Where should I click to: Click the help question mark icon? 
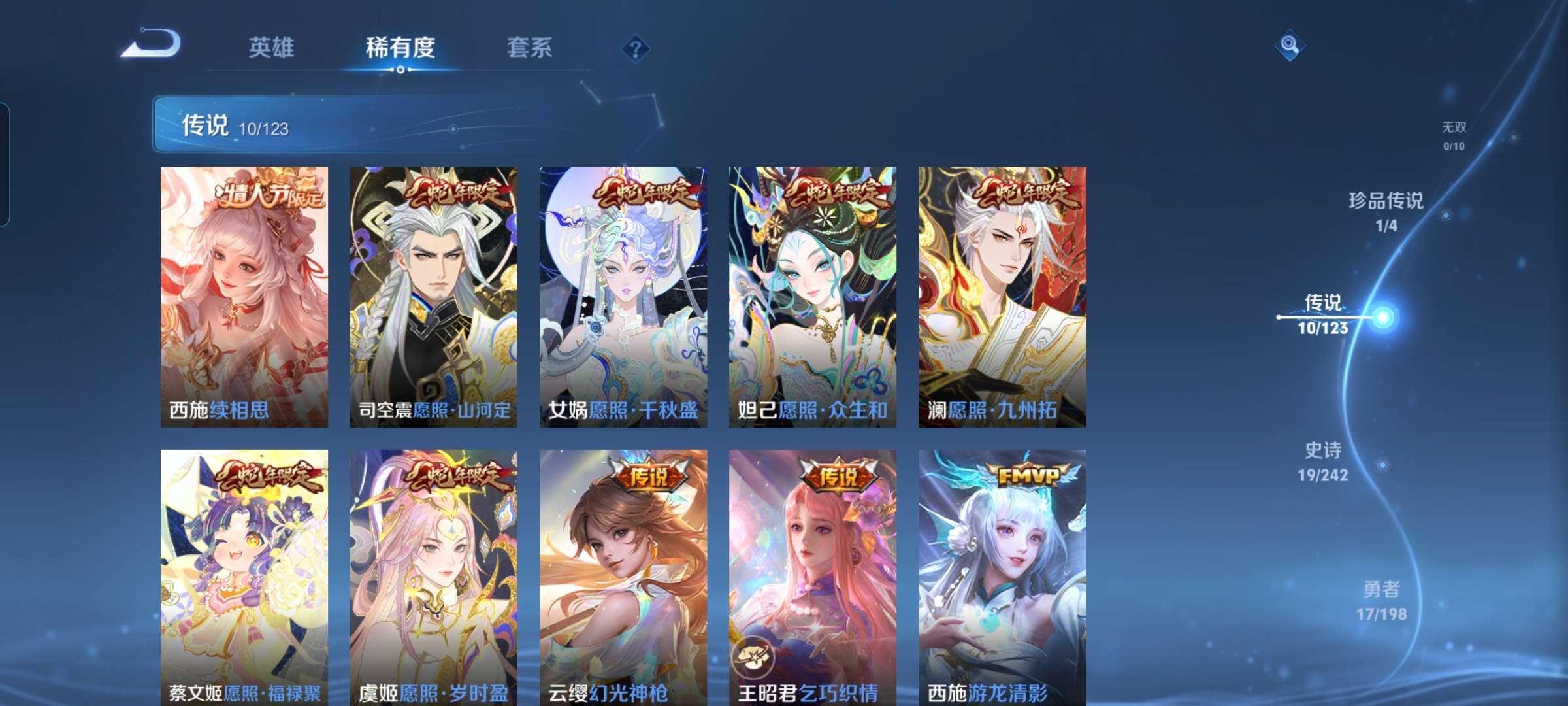[x=637, y=48]
